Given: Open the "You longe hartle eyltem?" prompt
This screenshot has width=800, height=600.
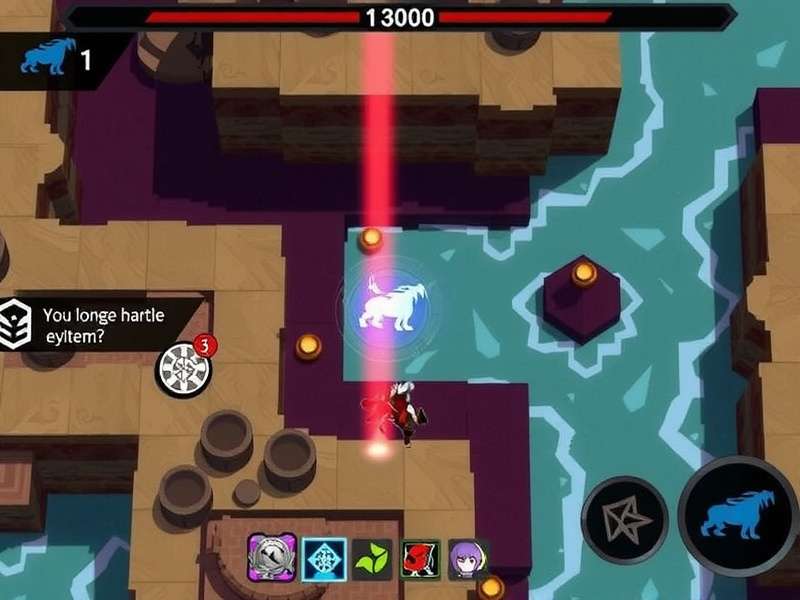Looking at the screenshot, I should coord(100,326).
